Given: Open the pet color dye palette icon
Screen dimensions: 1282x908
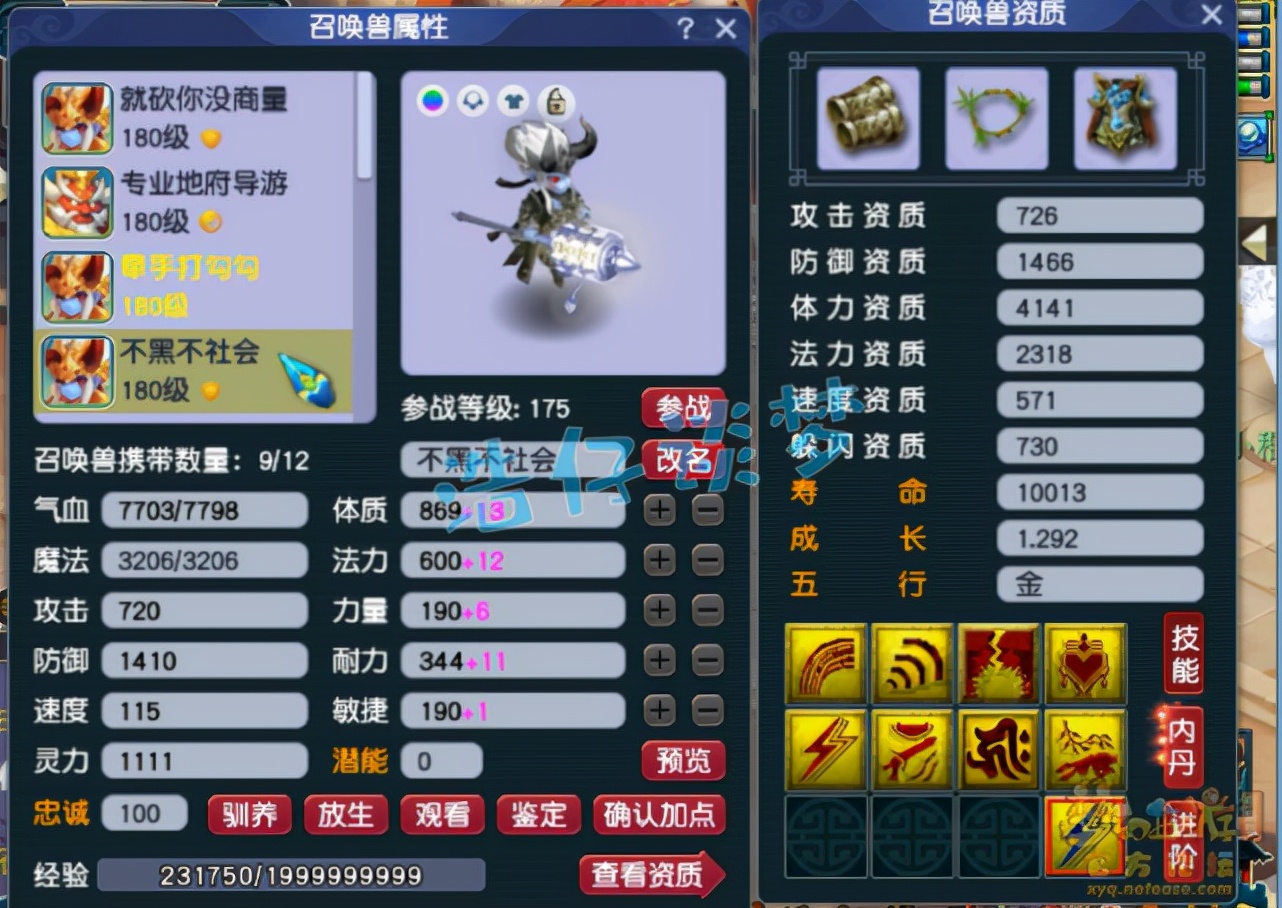Looking at the screenshot, I should (x=432, y=101).
